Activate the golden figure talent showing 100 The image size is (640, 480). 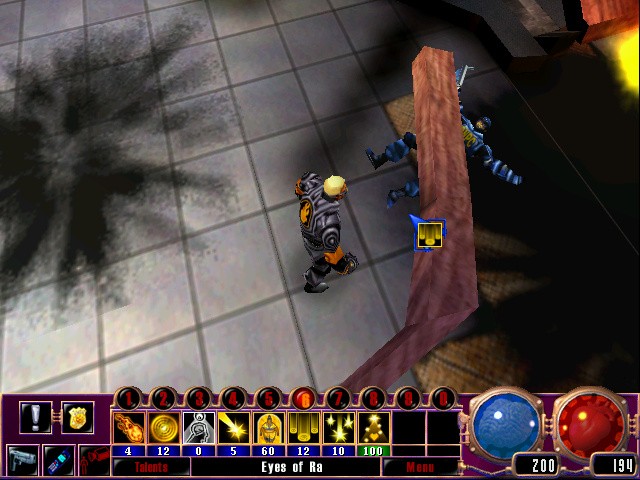coord(374,428)
